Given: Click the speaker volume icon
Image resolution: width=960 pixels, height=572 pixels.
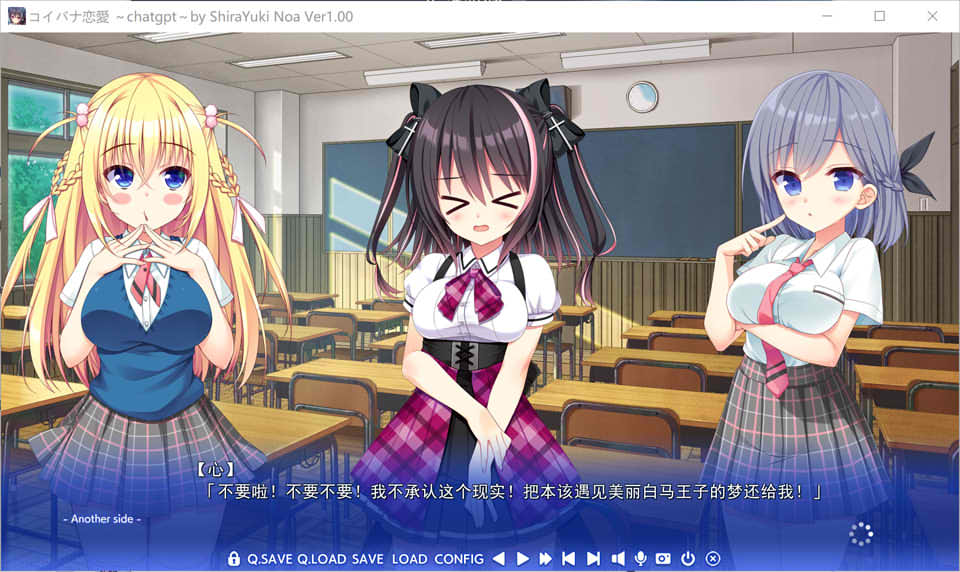Looking at the screenshot, I should pyautogui.click(x=618, y=559).
